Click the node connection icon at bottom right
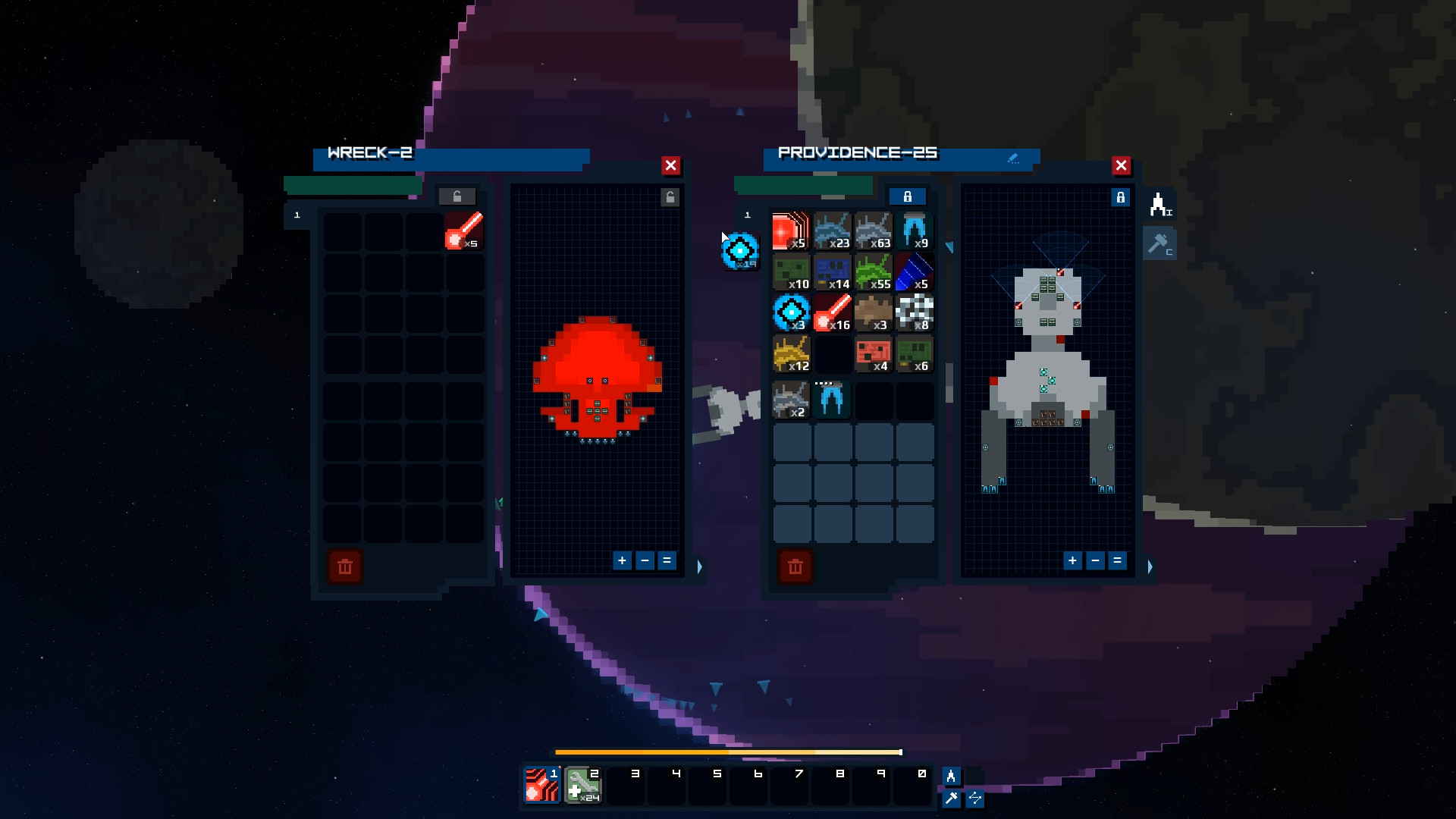The image size is (1456, 819). point(976,799)
